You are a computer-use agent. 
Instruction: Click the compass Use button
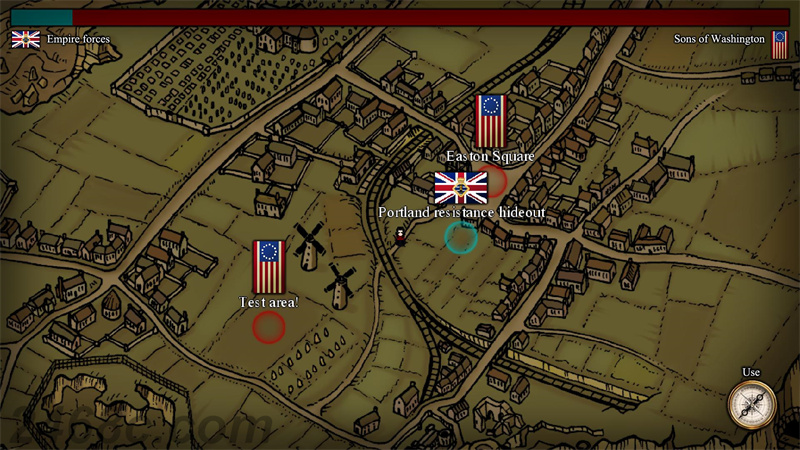pyautogui.click(x=751, y=404)
